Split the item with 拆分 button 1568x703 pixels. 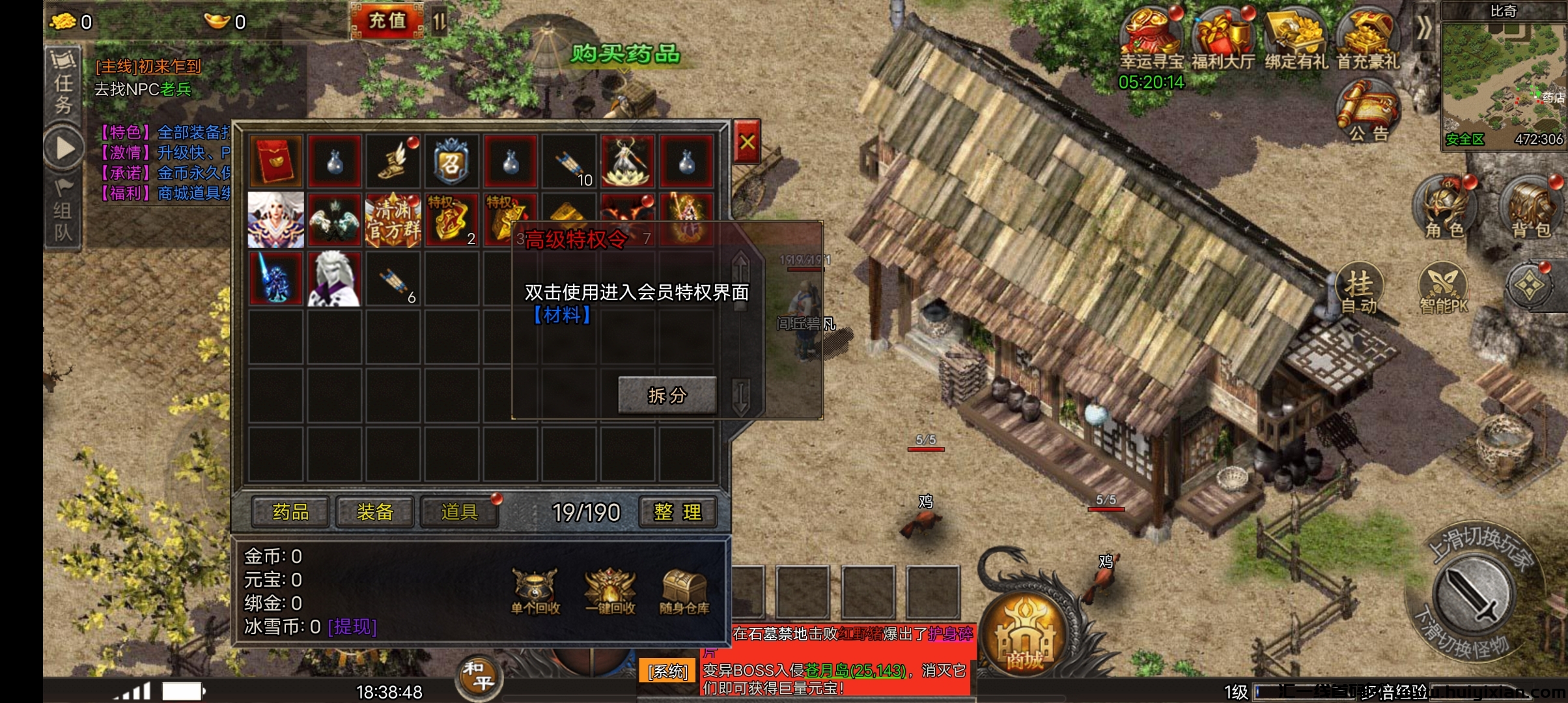[667, 395]
